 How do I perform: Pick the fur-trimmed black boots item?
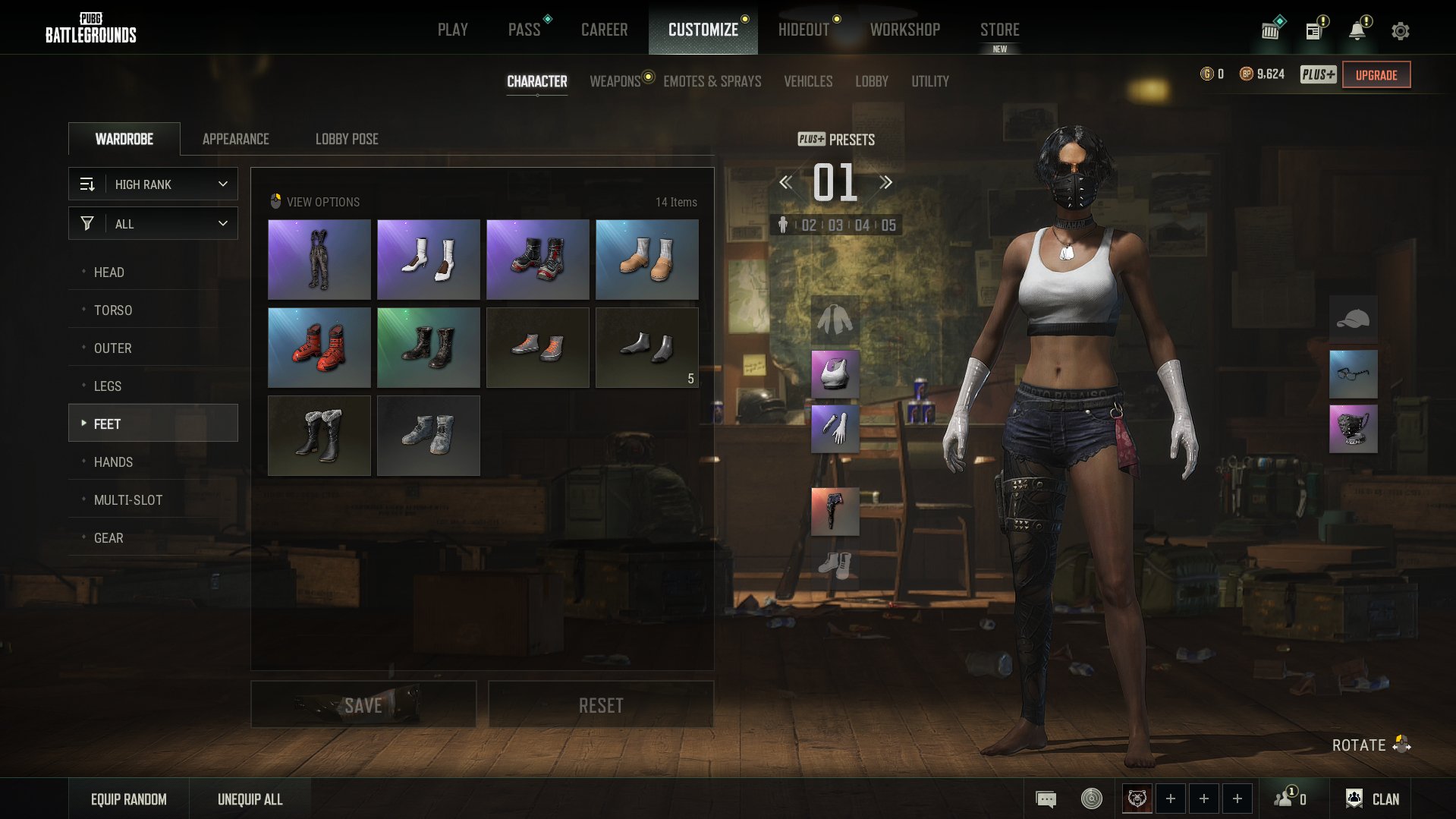(319, 436)
